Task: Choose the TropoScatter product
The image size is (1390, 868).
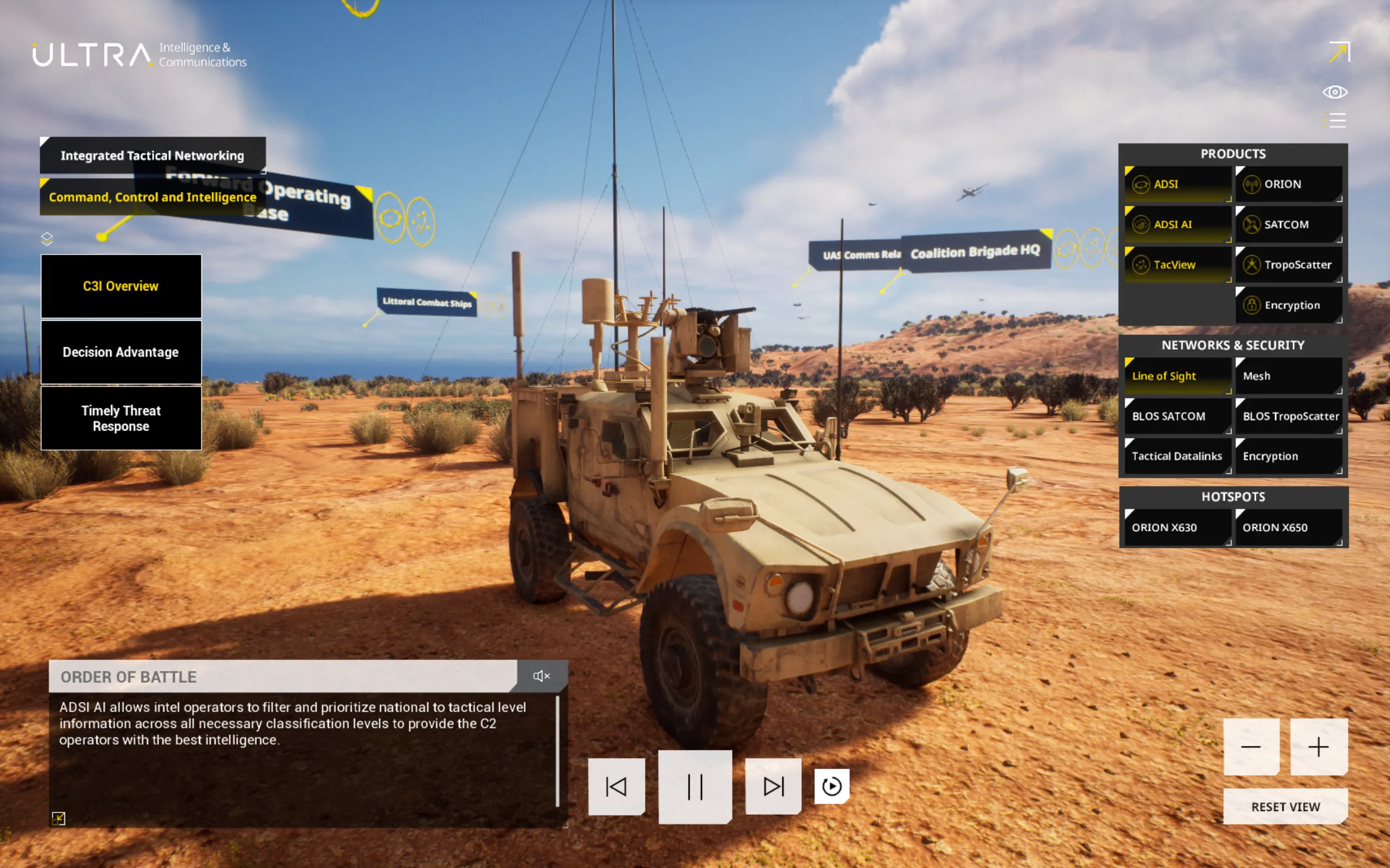Action: coord(1288,265)
